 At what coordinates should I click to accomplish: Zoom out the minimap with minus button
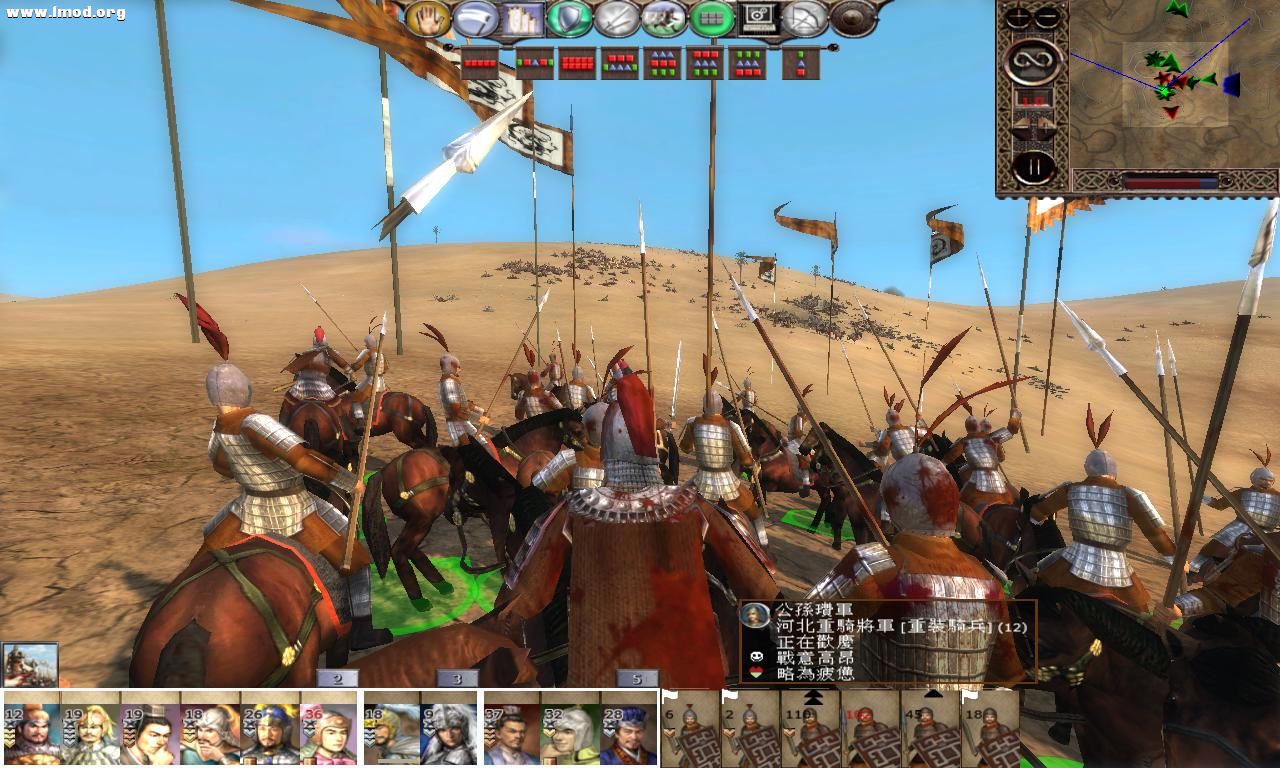pos(1047,17)
